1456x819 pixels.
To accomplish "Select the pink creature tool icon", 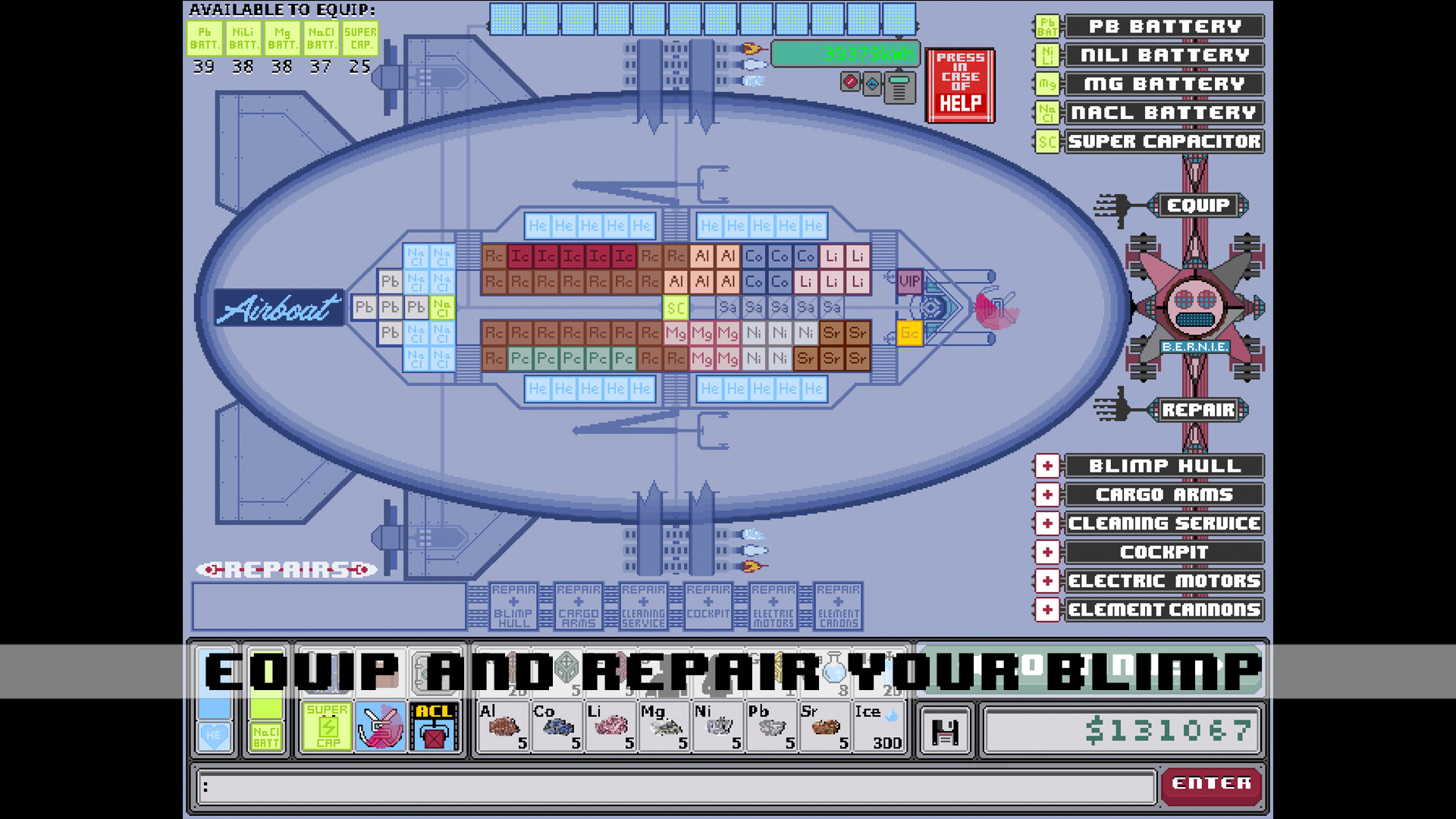I will 381,728.
